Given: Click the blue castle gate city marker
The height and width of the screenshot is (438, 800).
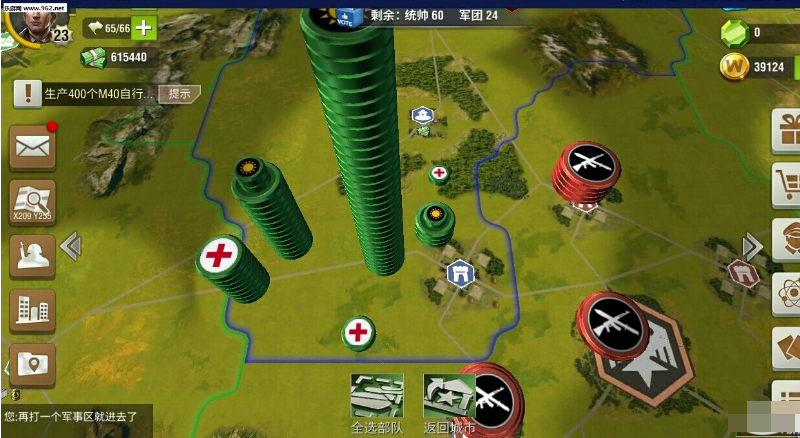Looking at the screenshot, I should pyautogui.click(x=459, y=273).
